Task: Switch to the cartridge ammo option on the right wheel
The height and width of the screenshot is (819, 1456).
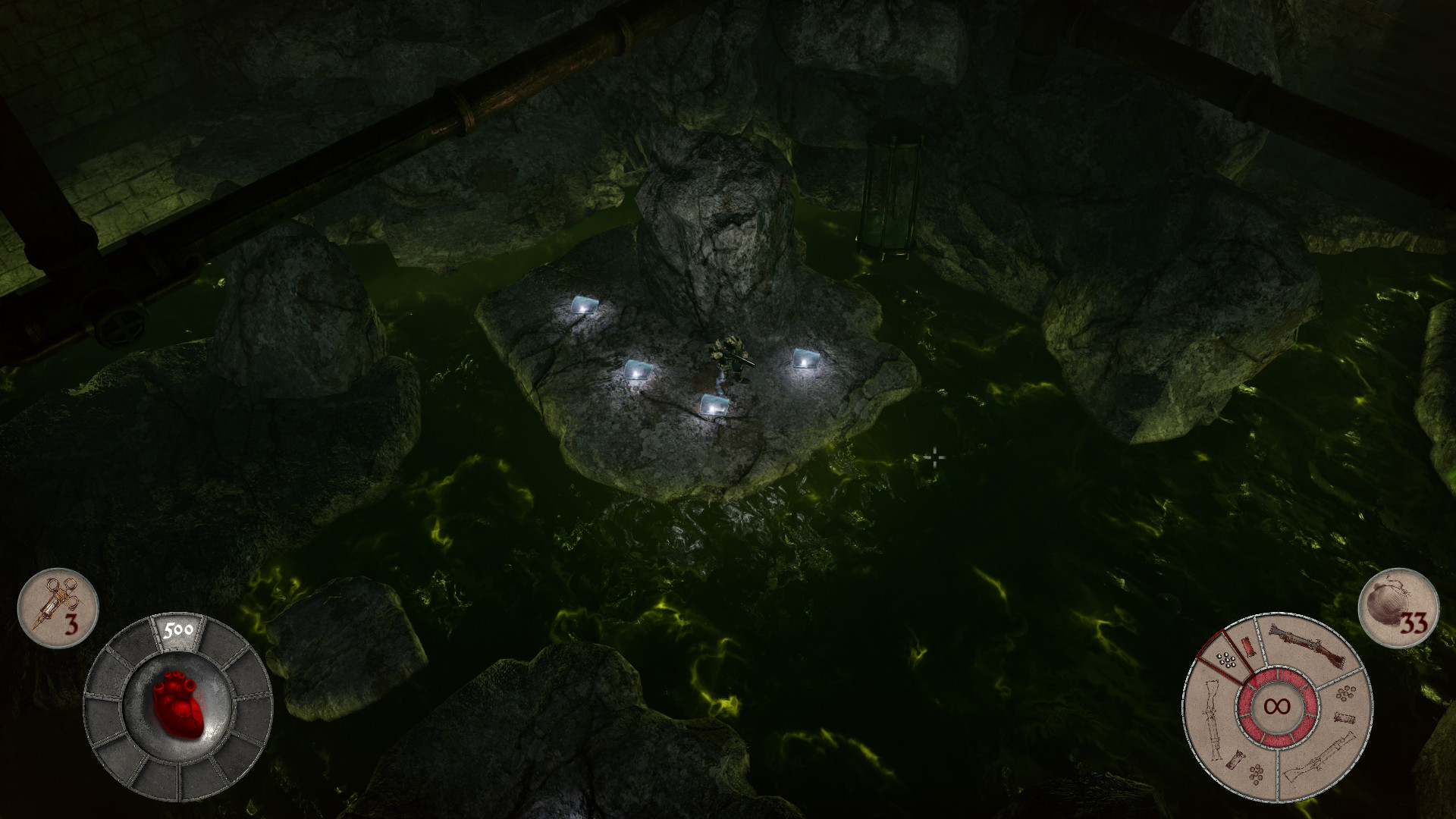Action: coord(1345,717)
